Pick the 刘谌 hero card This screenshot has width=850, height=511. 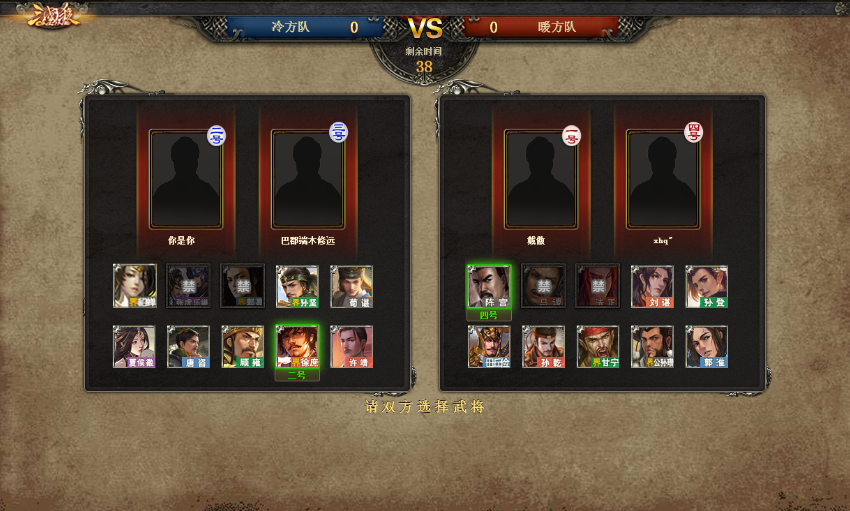point(652,286)
